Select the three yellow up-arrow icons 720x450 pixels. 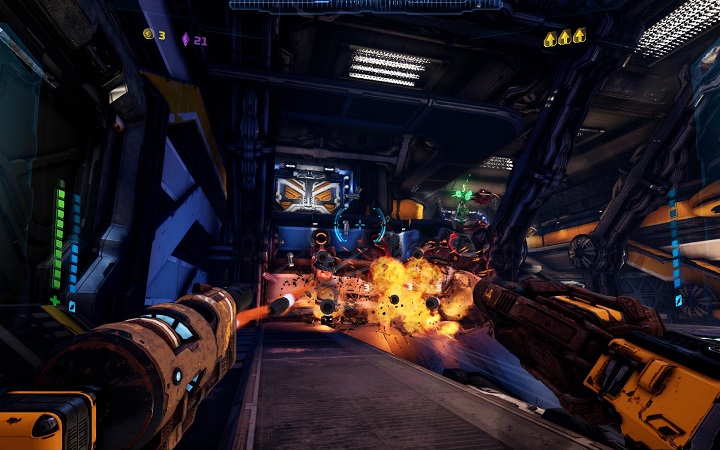[564, 38]
